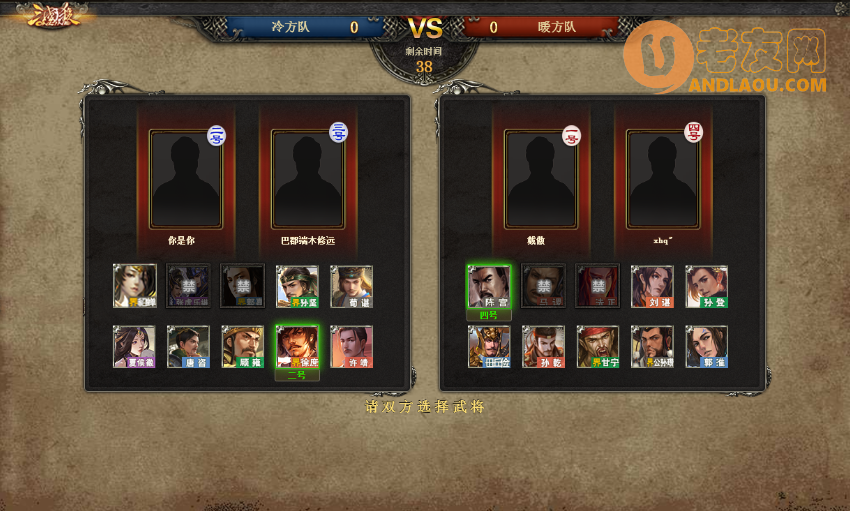The height and width of the screenshot is (511, 850).
Task: Select highlighted hero 陈宫 (Chen Gong)
Action: [x=489, y=286]
